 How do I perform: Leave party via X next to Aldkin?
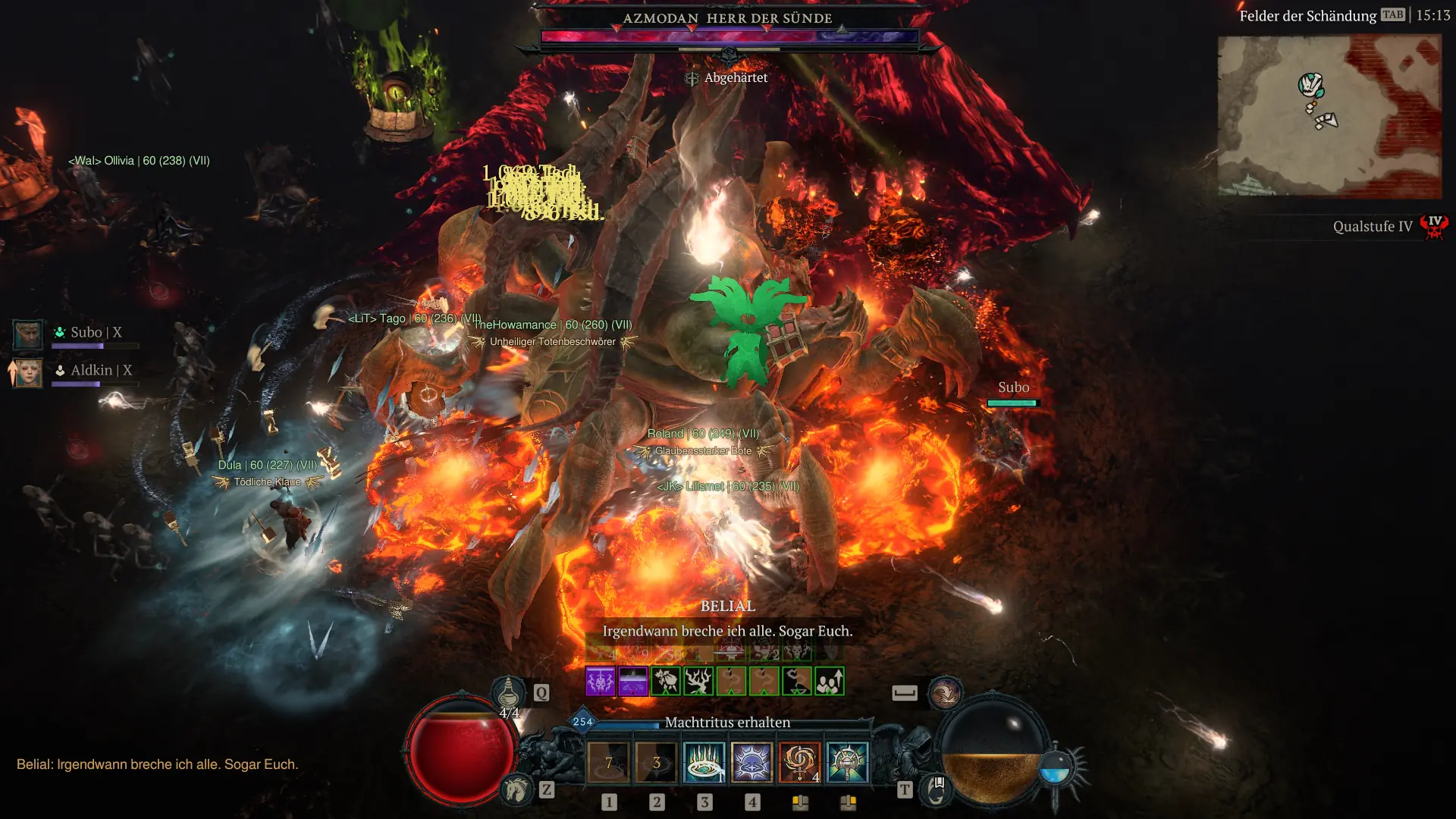(128, 370)
